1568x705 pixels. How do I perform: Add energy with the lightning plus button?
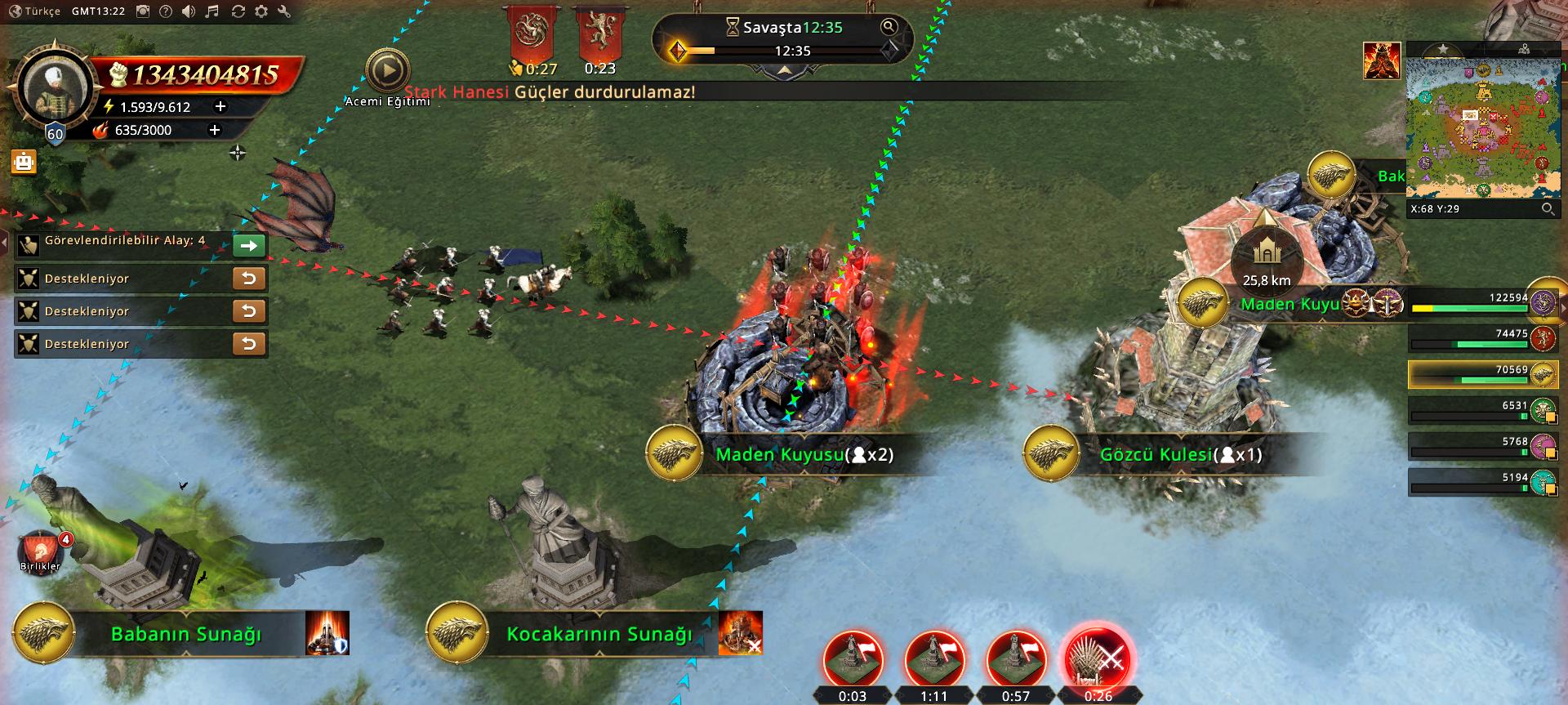coord(220,106)
